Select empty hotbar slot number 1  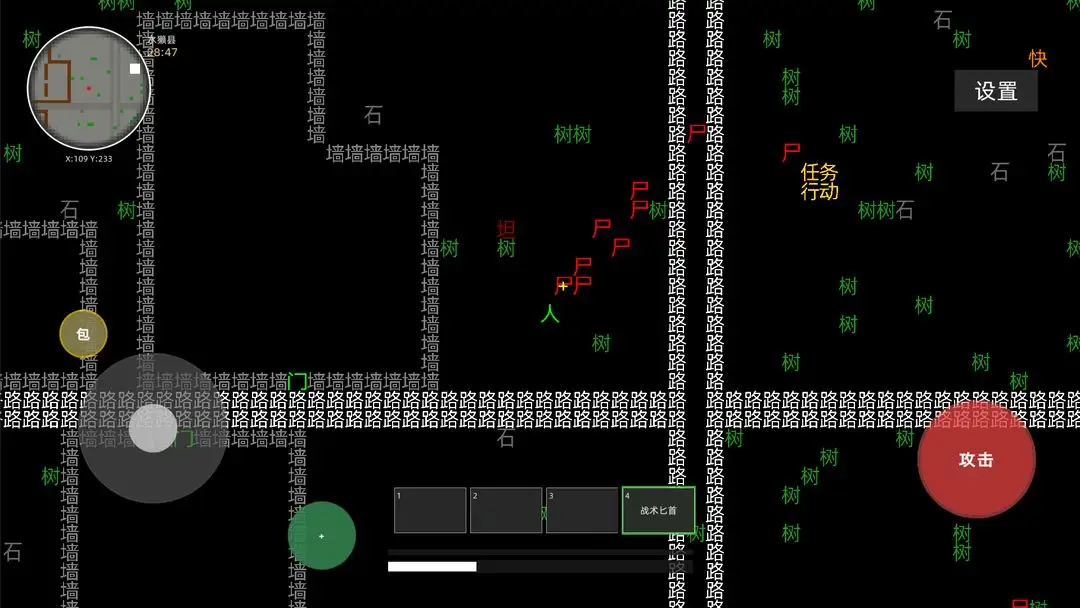click(430, 510)
